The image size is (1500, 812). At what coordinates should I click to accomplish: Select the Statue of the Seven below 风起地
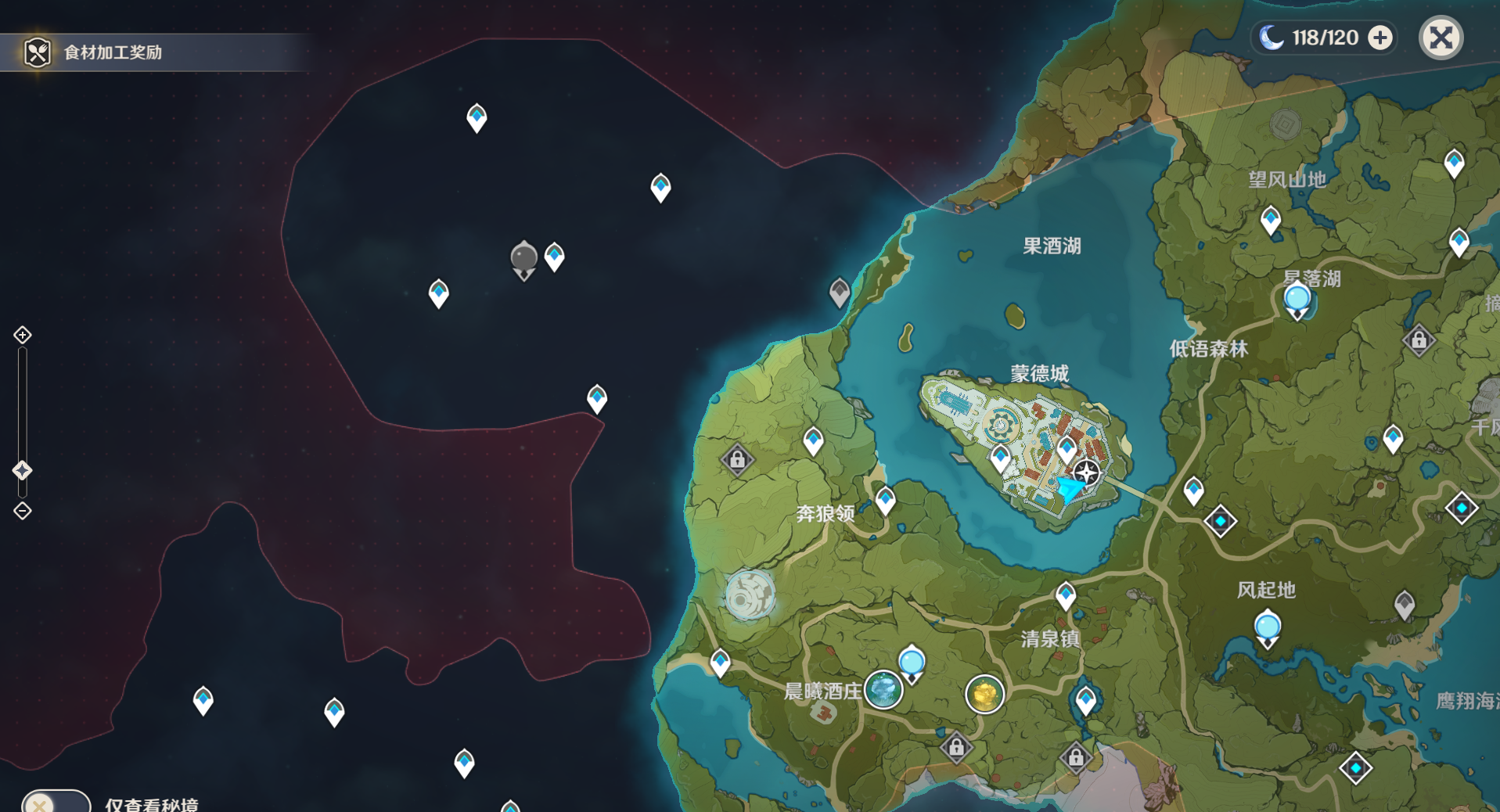click(1267, 627)
